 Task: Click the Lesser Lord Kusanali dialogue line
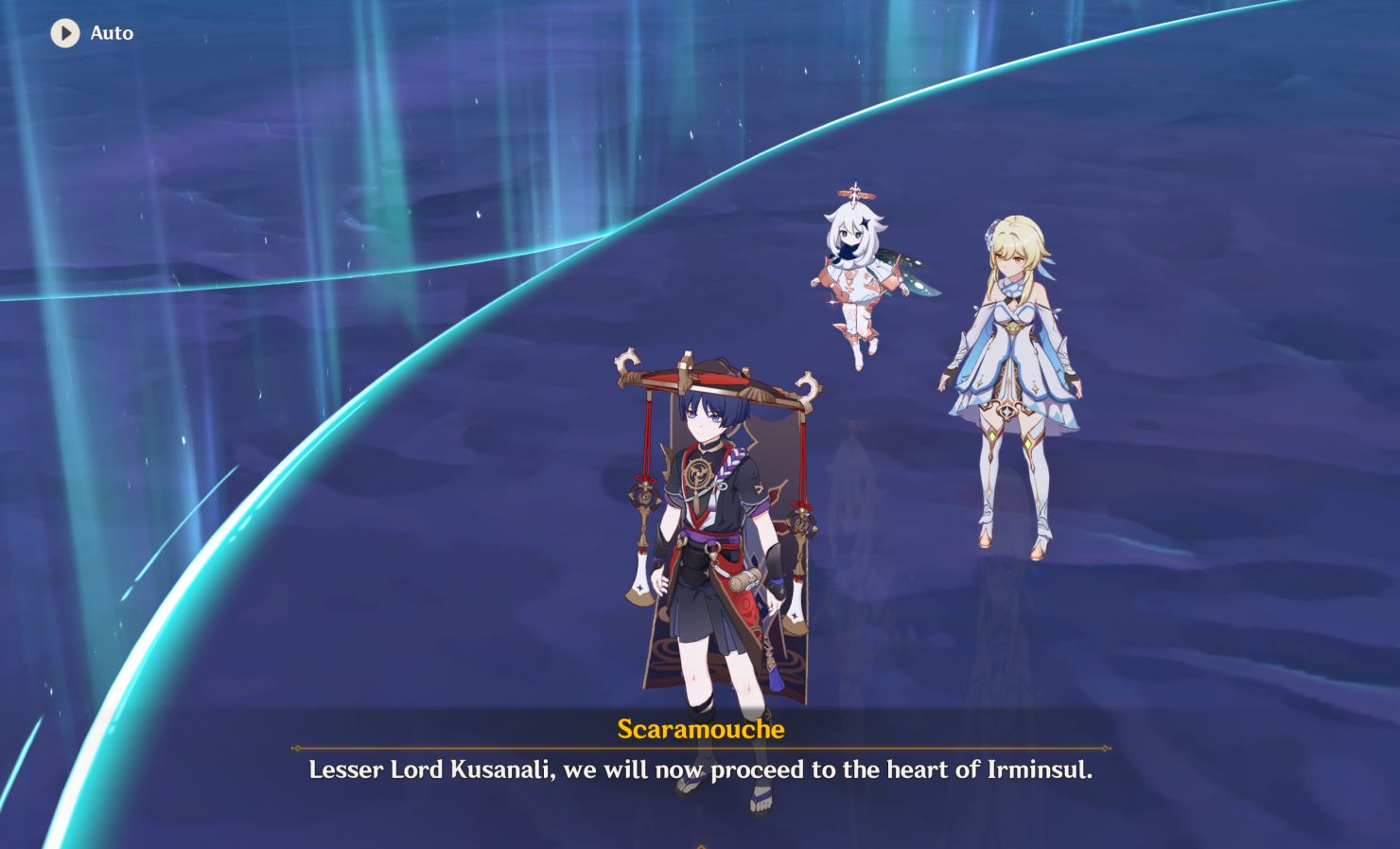pos(700,771)
